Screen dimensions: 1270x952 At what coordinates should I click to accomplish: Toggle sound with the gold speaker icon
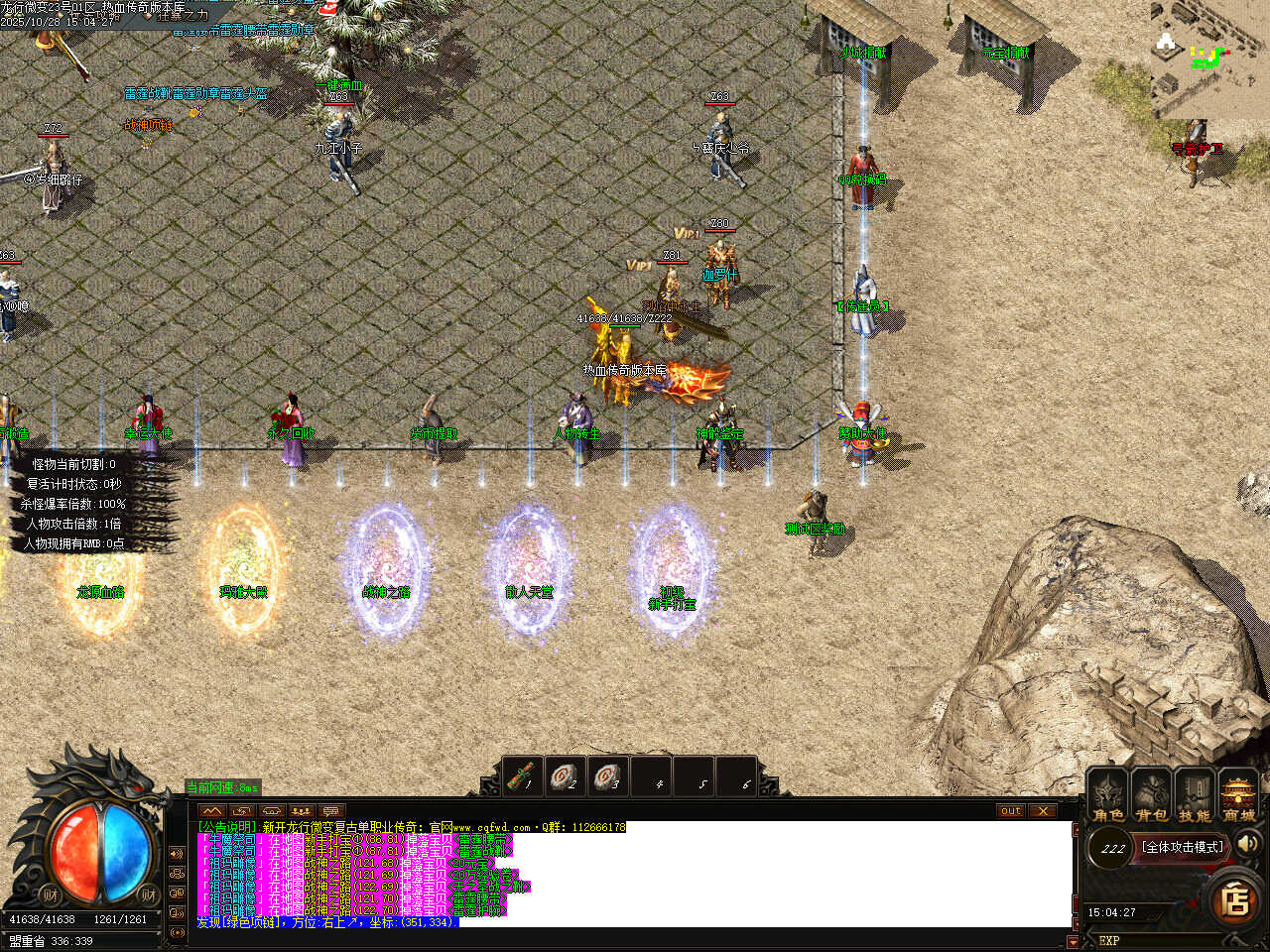(x=1247, y=844)
